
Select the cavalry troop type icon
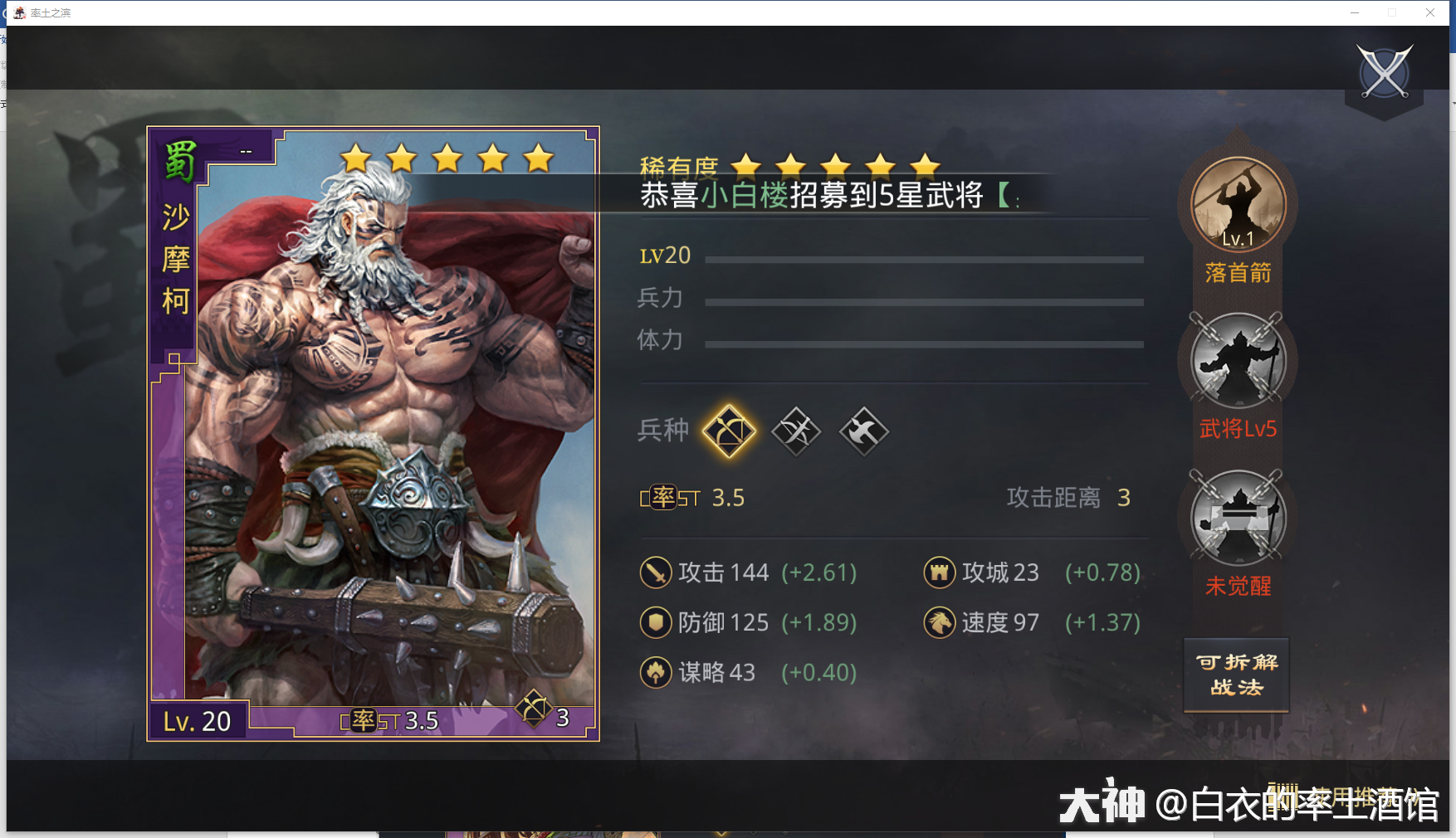[x=796, y=431]
